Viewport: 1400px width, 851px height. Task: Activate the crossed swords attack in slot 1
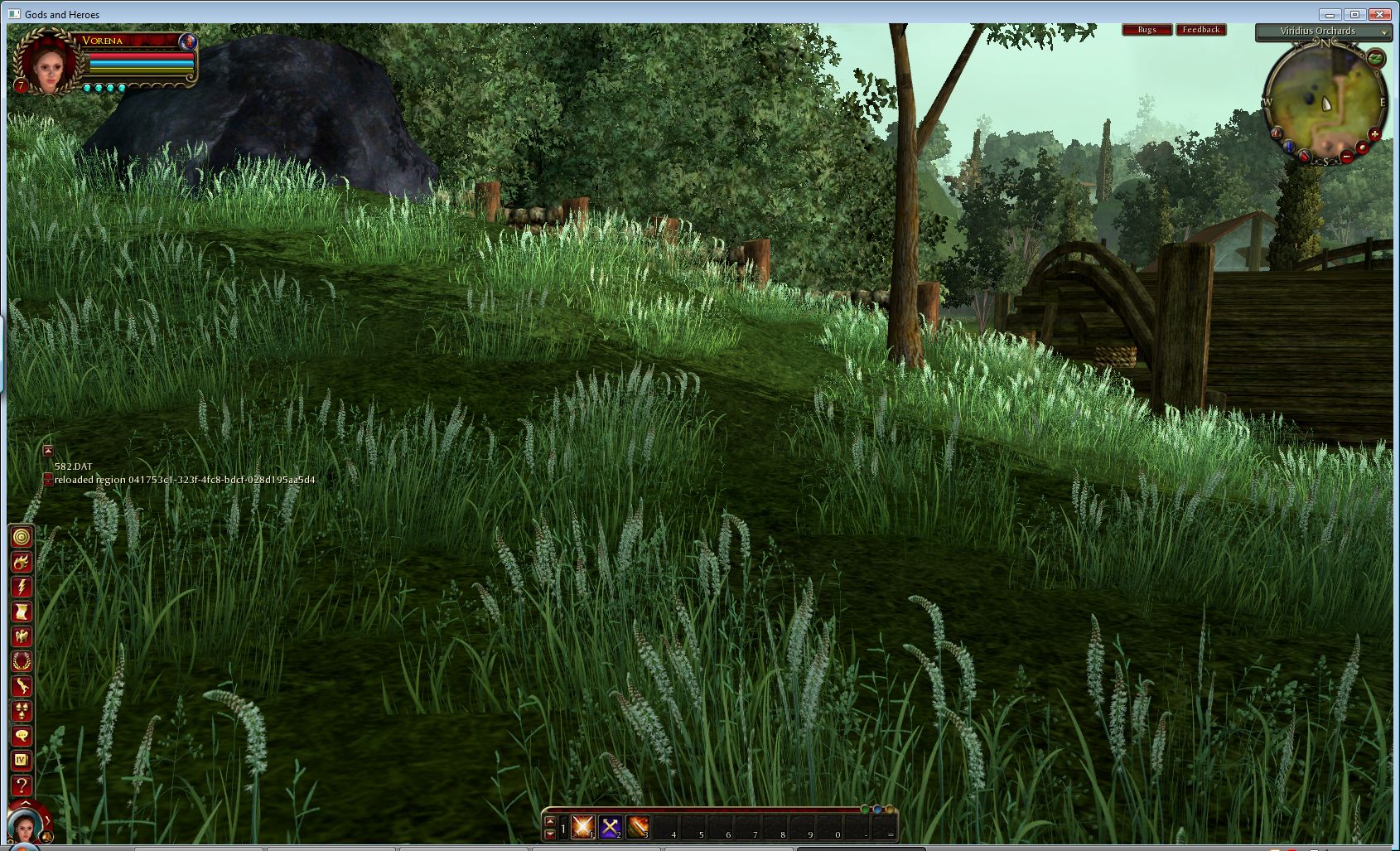tap(583, 826)
